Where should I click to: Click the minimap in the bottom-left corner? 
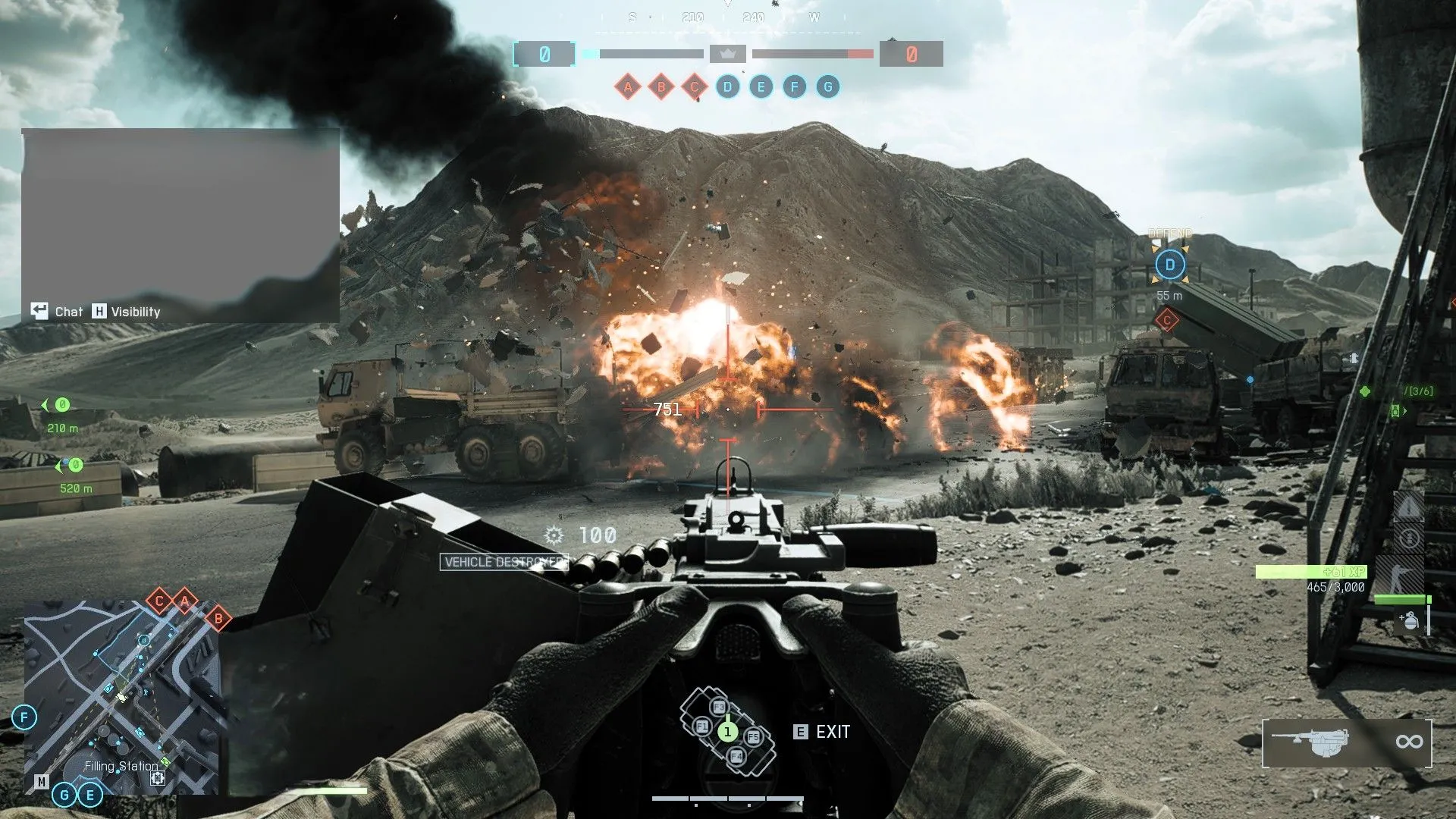[125, 690]
